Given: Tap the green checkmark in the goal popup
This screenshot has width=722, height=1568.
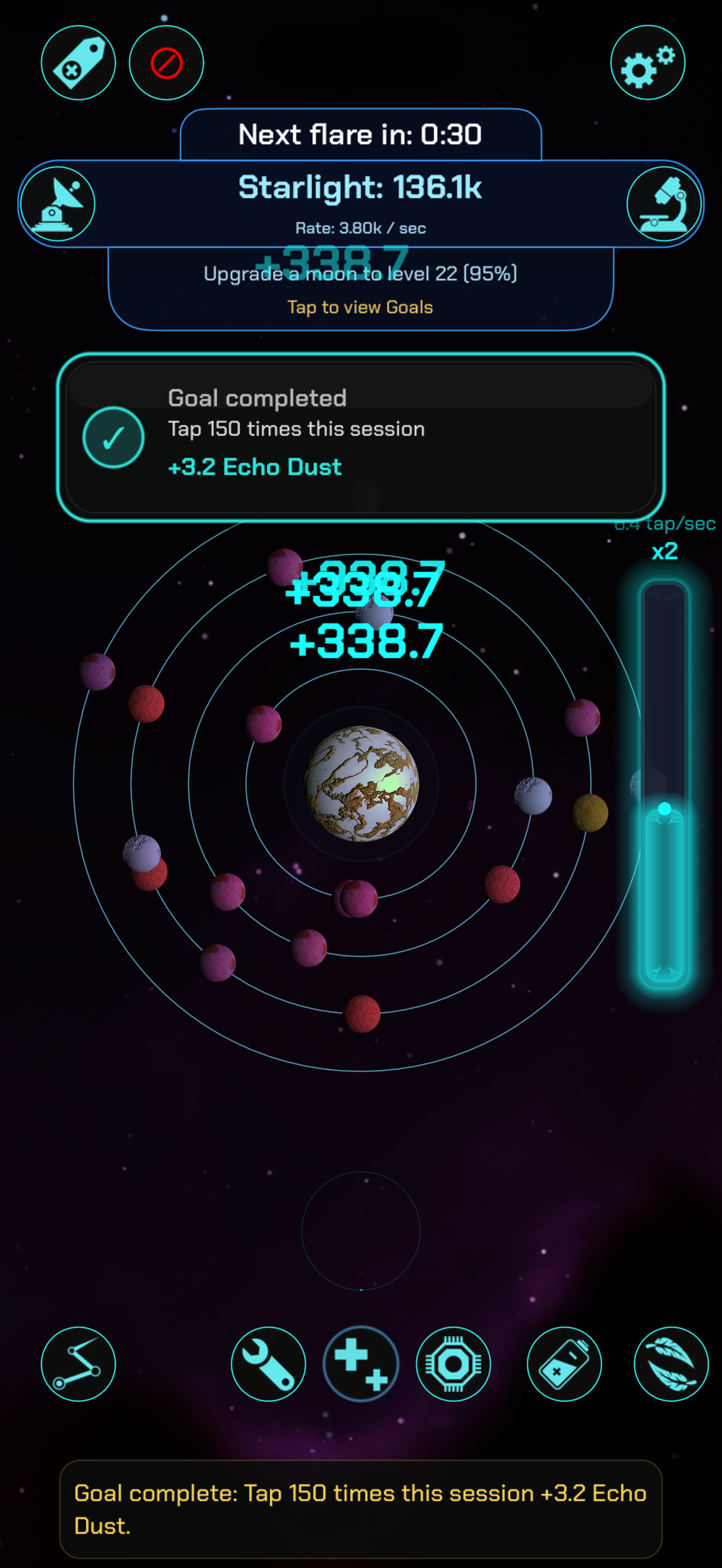Looking at the screenshot, I should point(113,438).
